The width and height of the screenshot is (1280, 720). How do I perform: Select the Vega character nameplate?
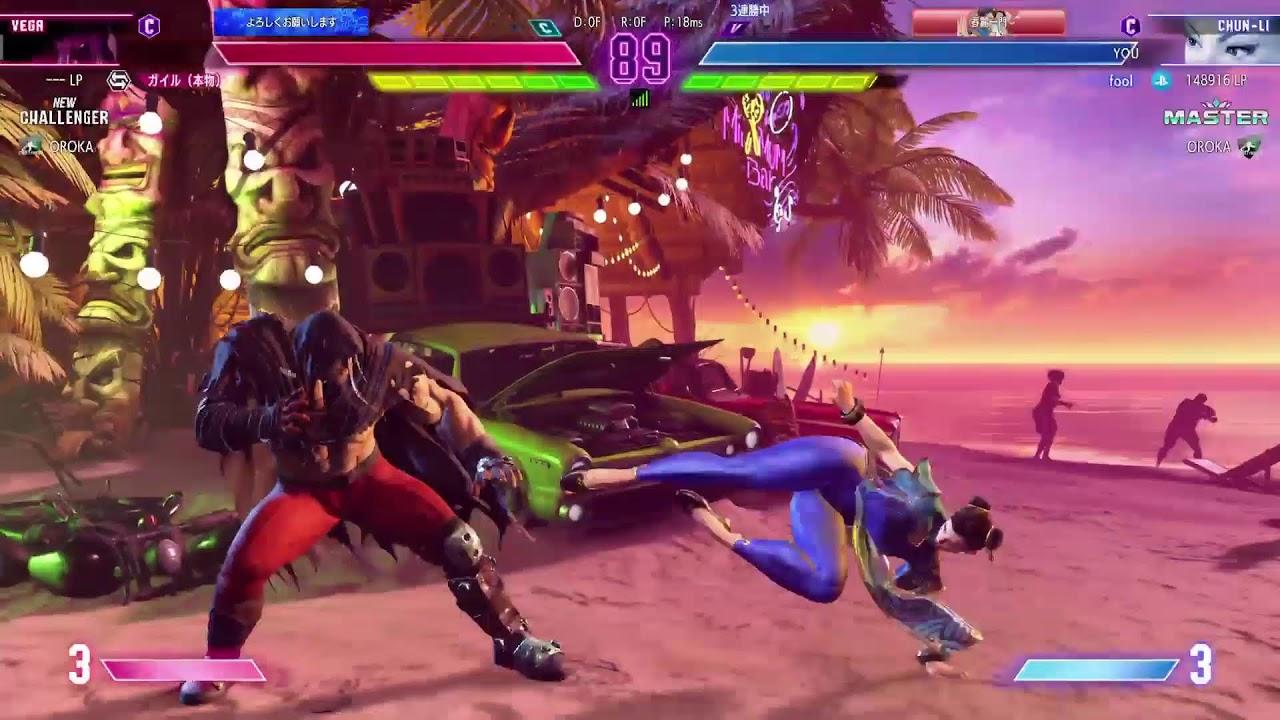pyautogui.click(x=28, y=25)
